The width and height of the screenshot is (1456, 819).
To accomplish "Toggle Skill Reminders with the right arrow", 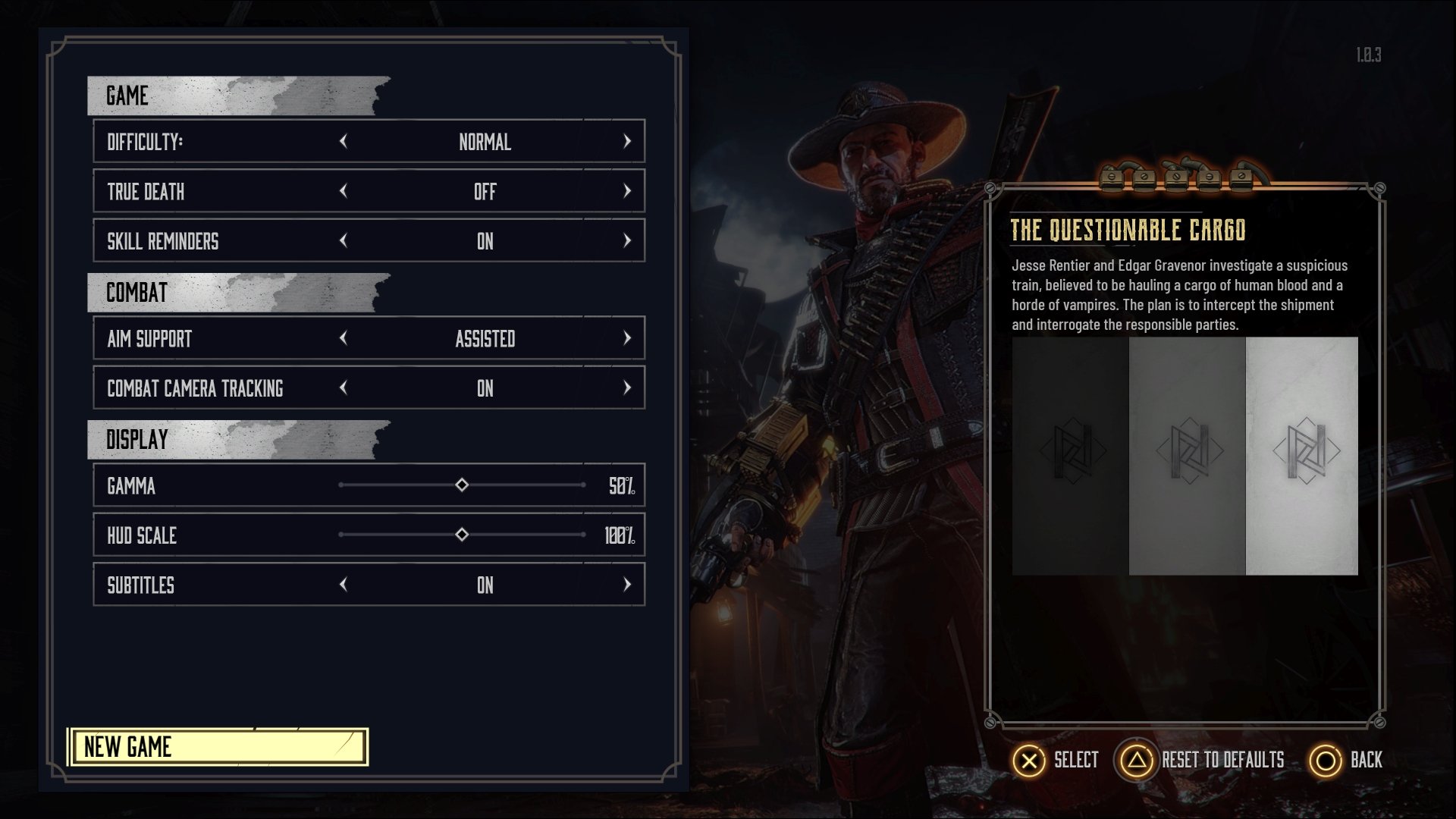I will pyautogui.click(x=626, y=240).
